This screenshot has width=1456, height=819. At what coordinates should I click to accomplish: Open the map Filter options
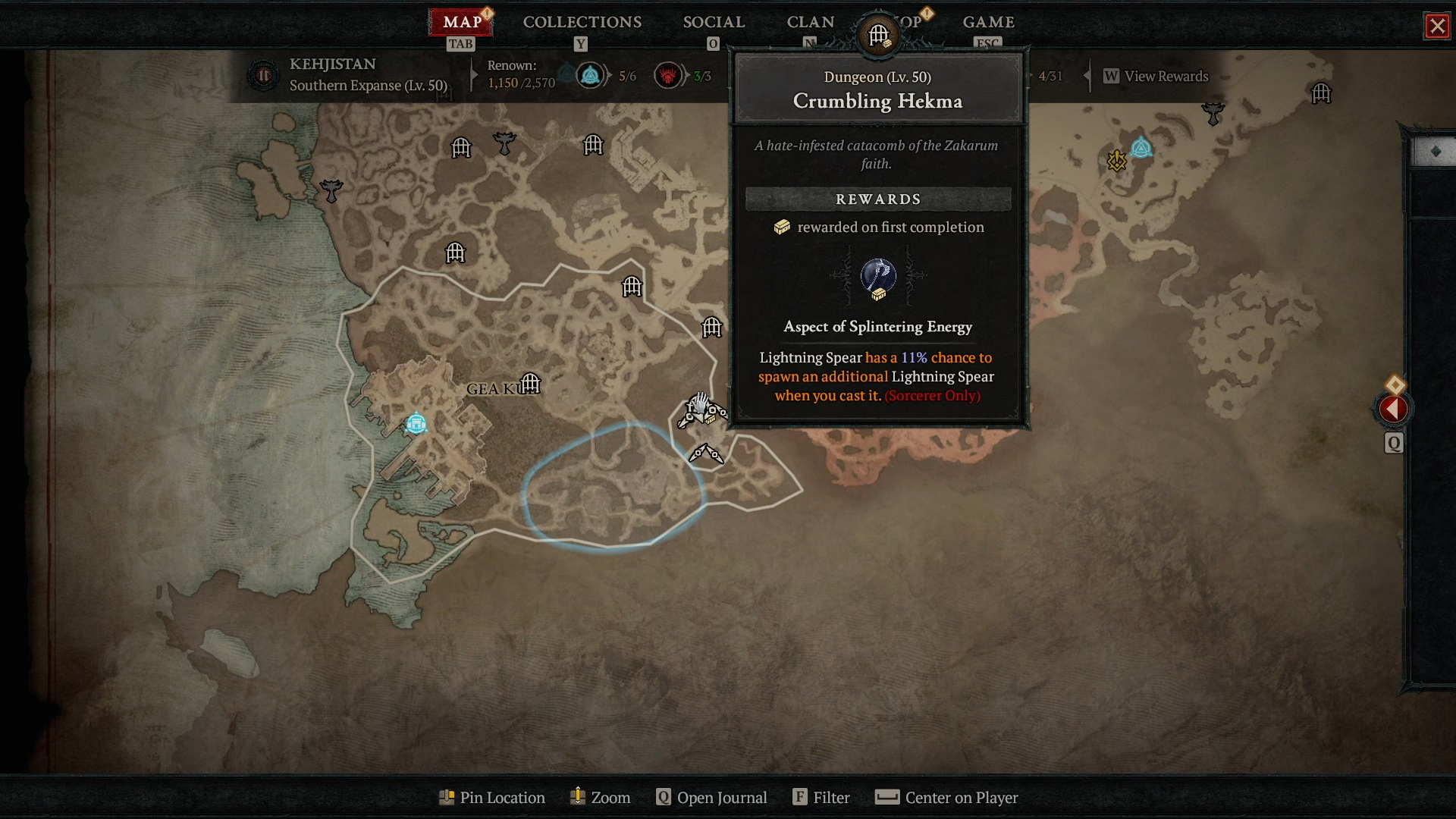point(821,798)
